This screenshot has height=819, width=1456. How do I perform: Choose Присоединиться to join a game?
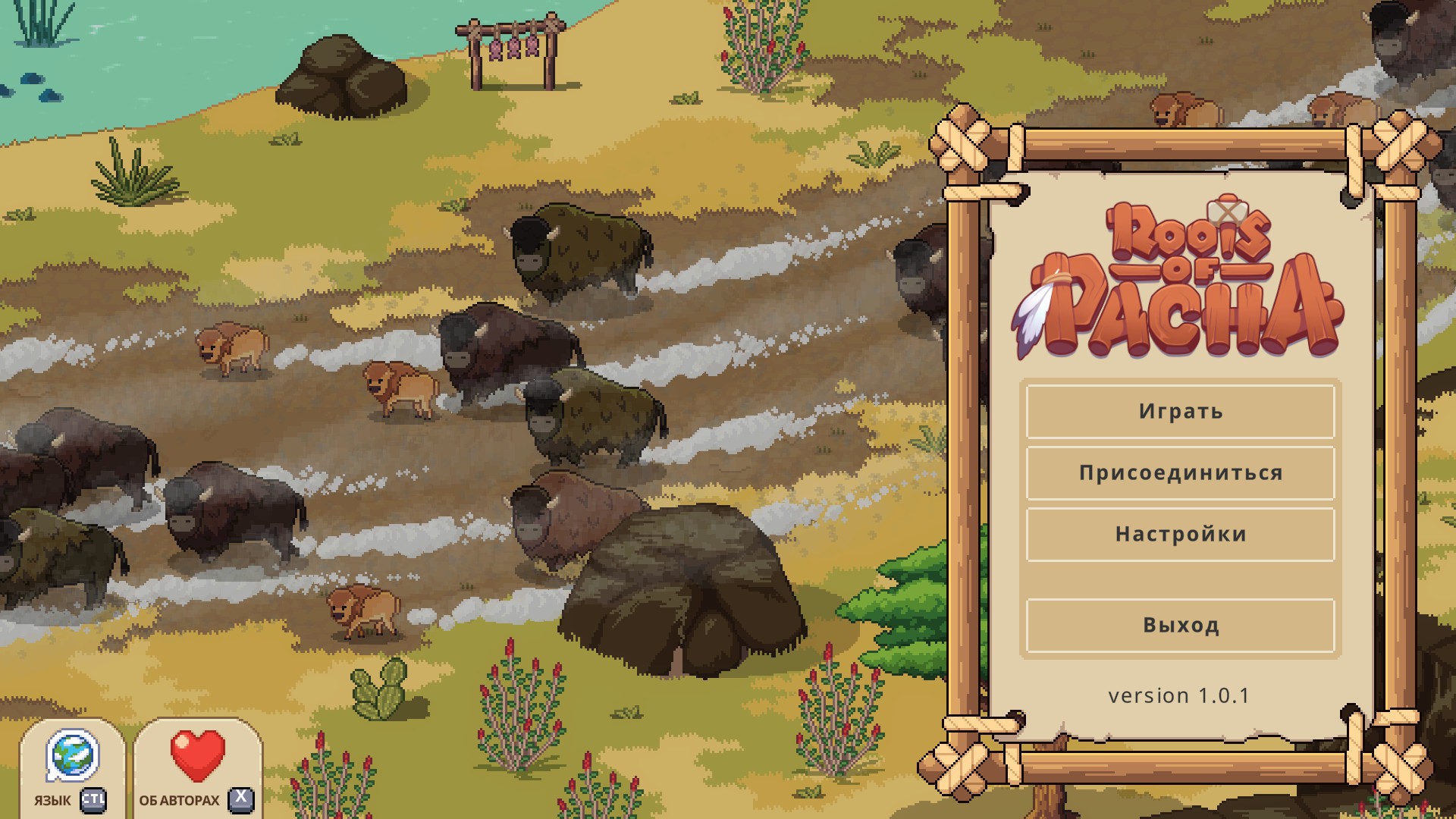(1180, 473)
